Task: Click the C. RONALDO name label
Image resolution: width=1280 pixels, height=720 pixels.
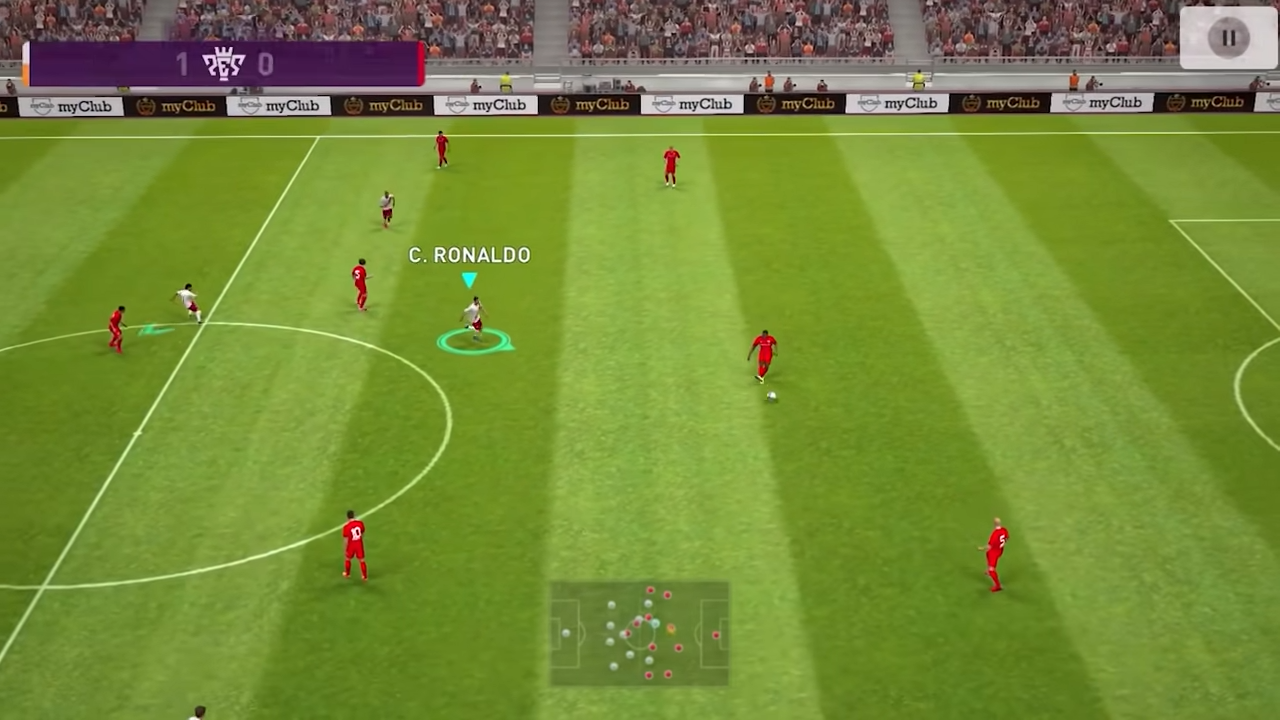Action: 469,255
